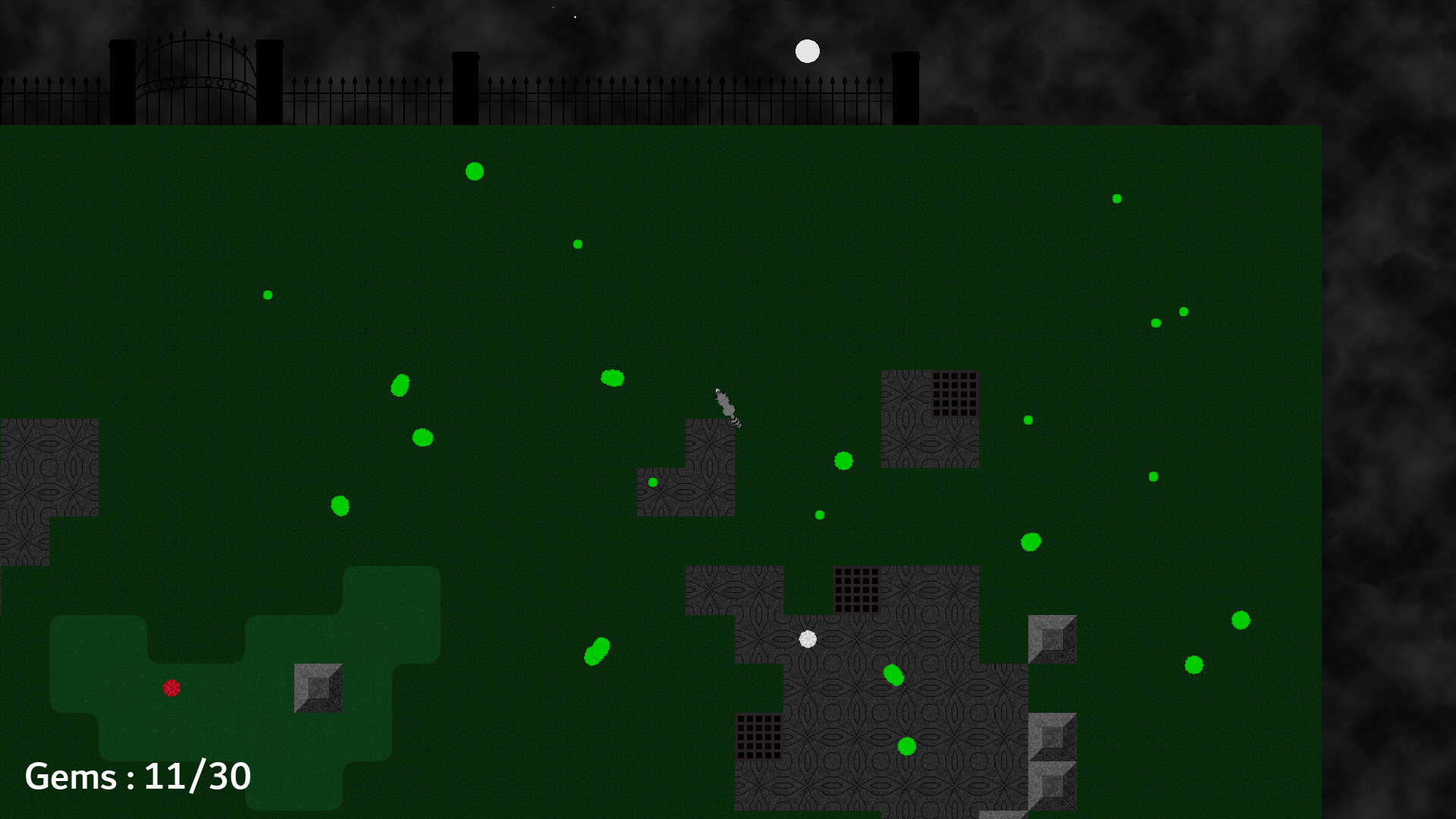Collect the green gem below the white orb

893,675
